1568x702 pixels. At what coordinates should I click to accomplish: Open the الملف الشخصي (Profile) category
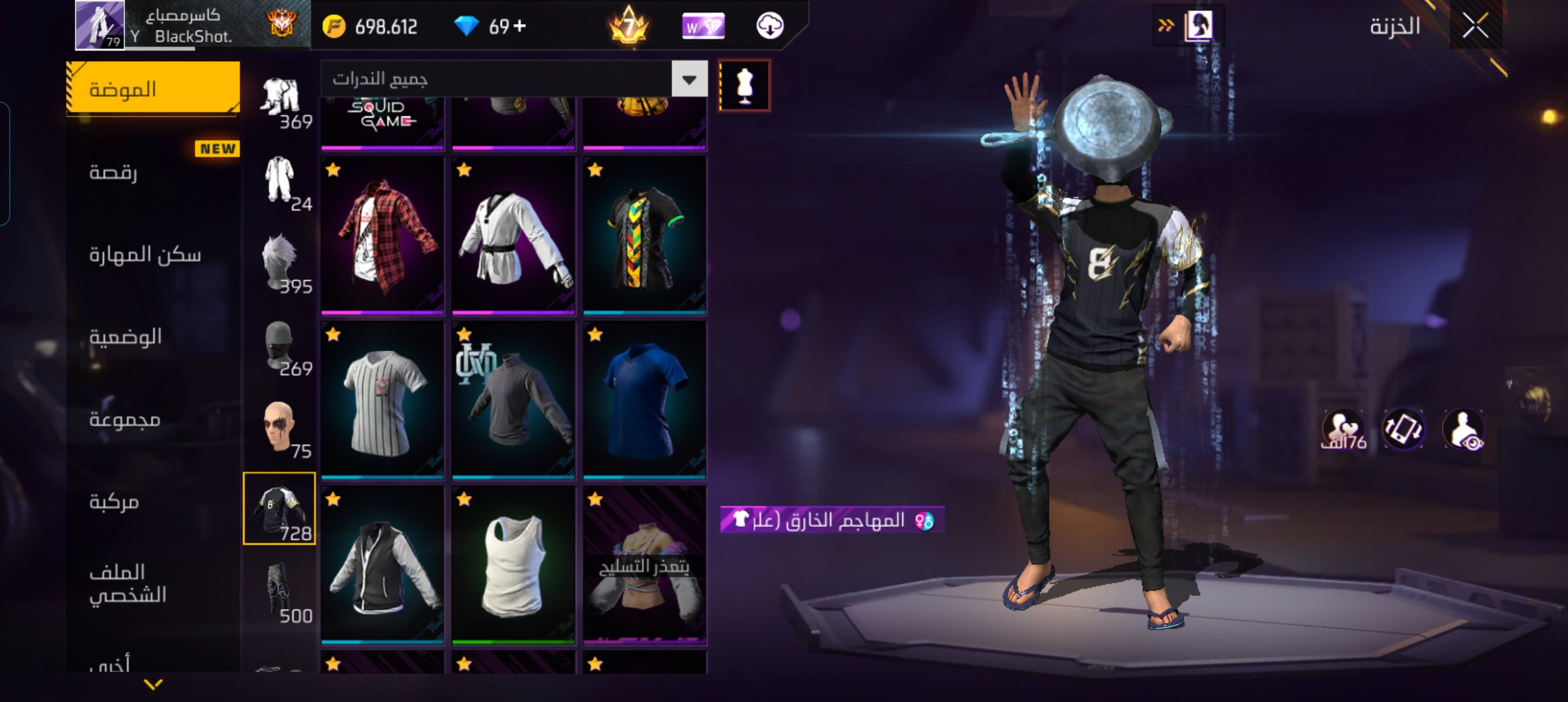pos(128,583)
